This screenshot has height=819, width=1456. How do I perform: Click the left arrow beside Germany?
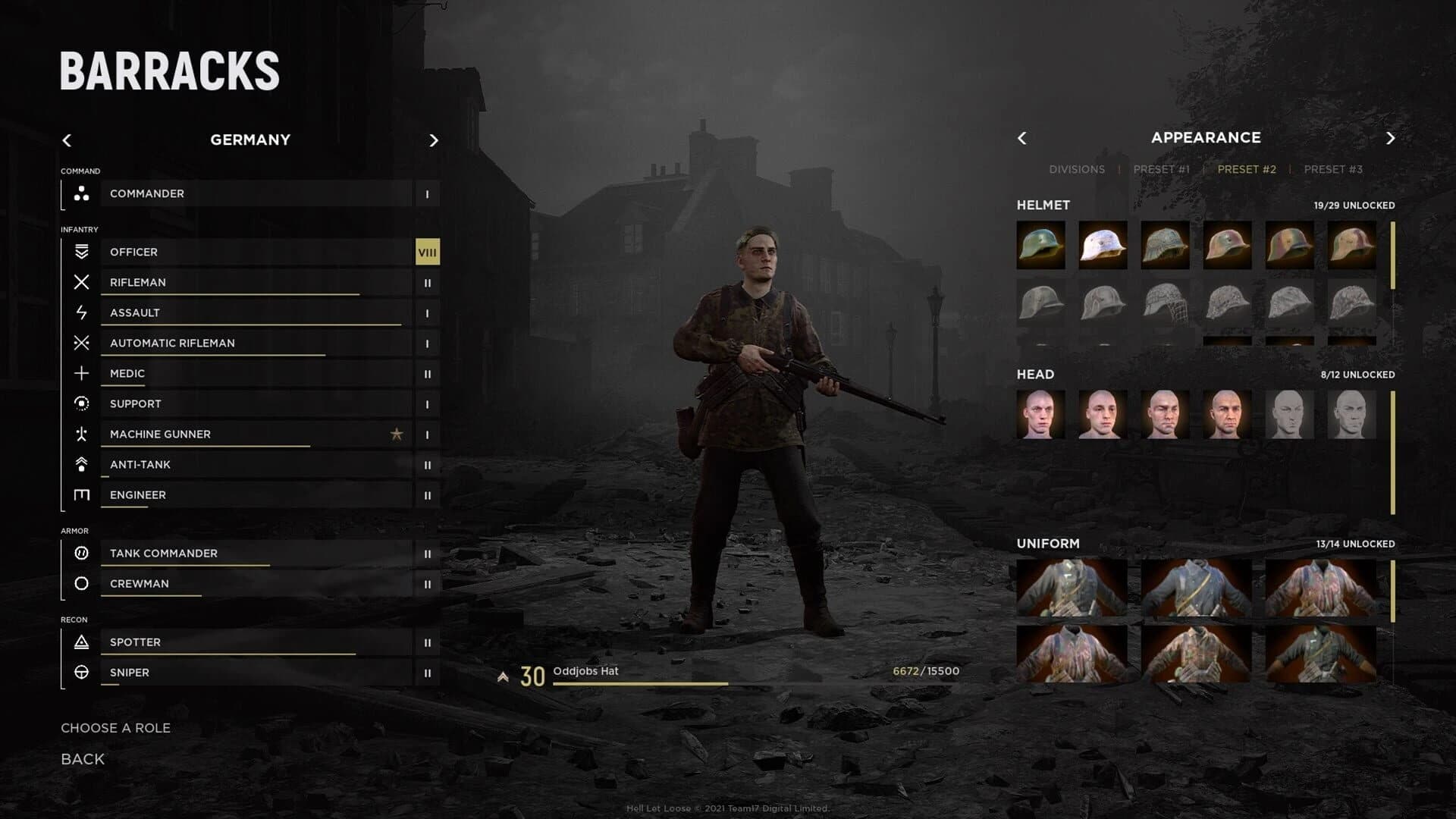coord(67,140)
